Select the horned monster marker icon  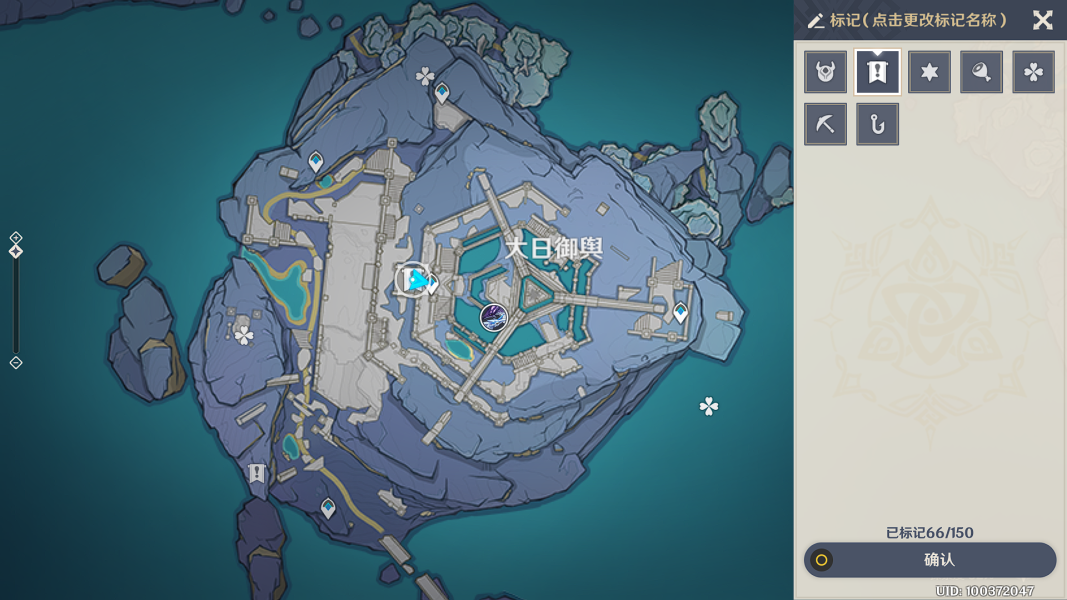click(826, 72)
